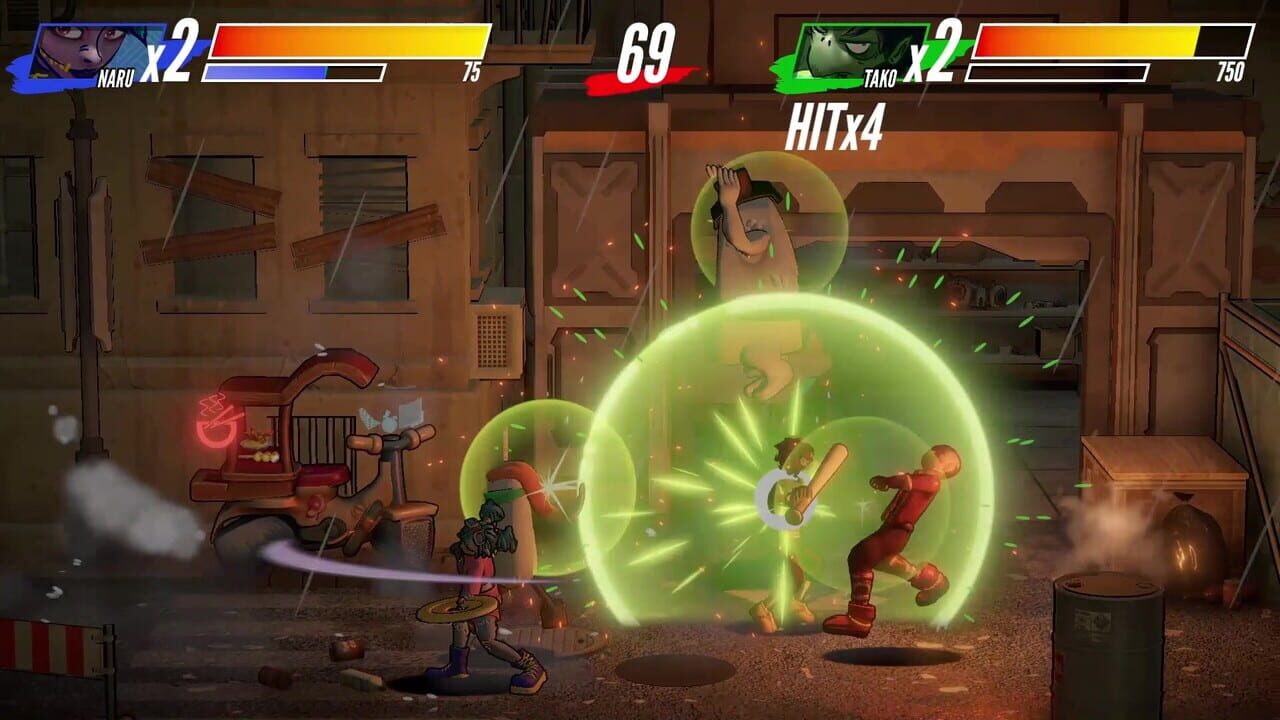Click Tako's character portrait icon
The width and height of the screenshot is (1280, 720).
pyautogui.click(x=835, y=43)
